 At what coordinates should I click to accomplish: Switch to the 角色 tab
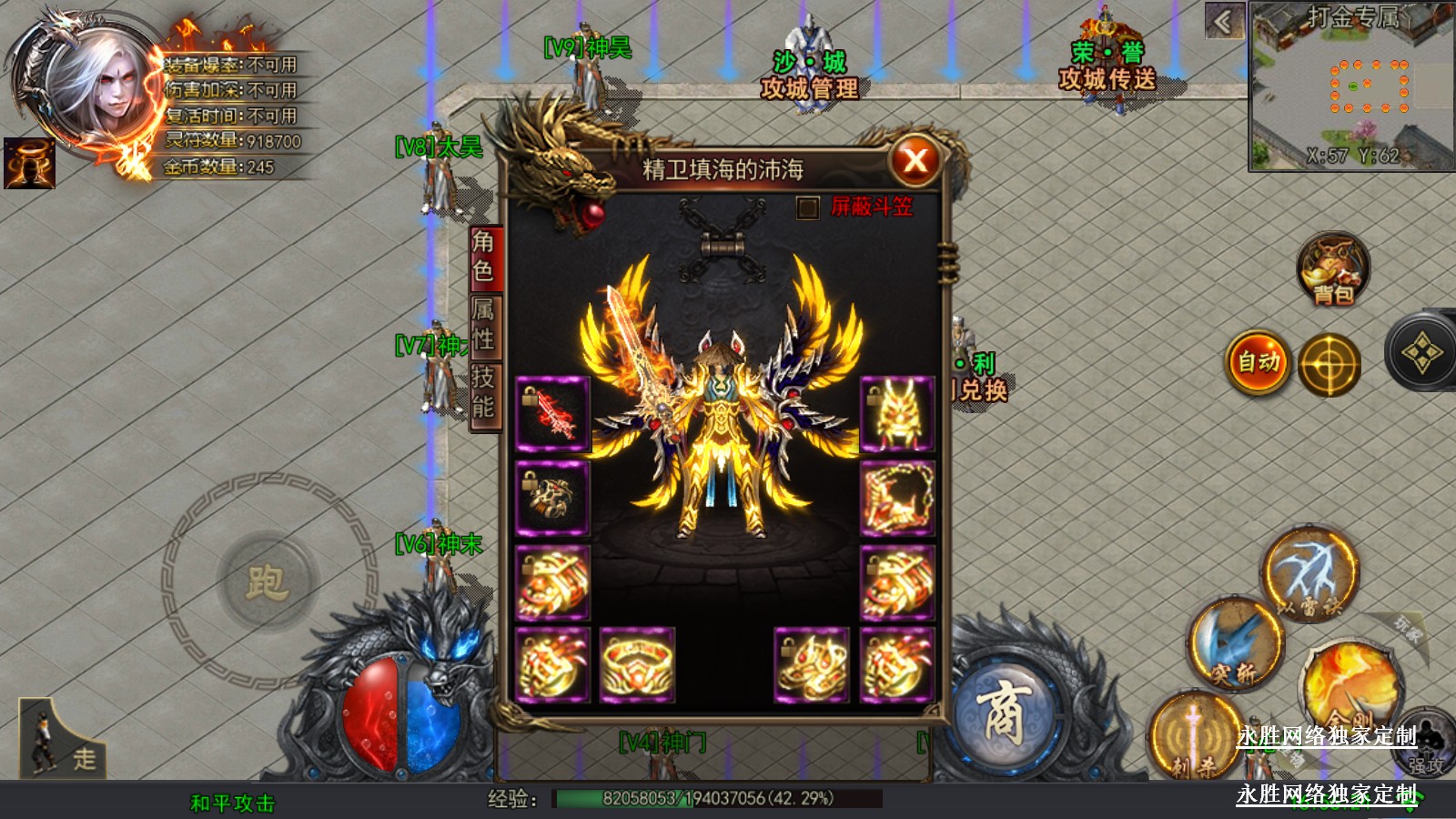[483, 258]
